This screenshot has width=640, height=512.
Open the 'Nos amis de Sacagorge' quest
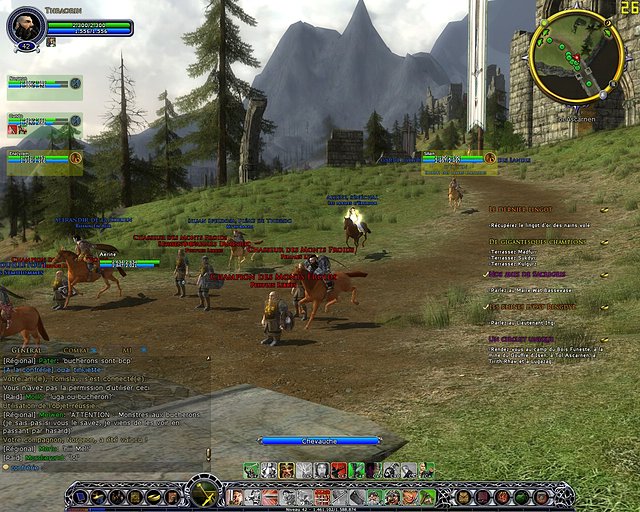coord(530,272)
